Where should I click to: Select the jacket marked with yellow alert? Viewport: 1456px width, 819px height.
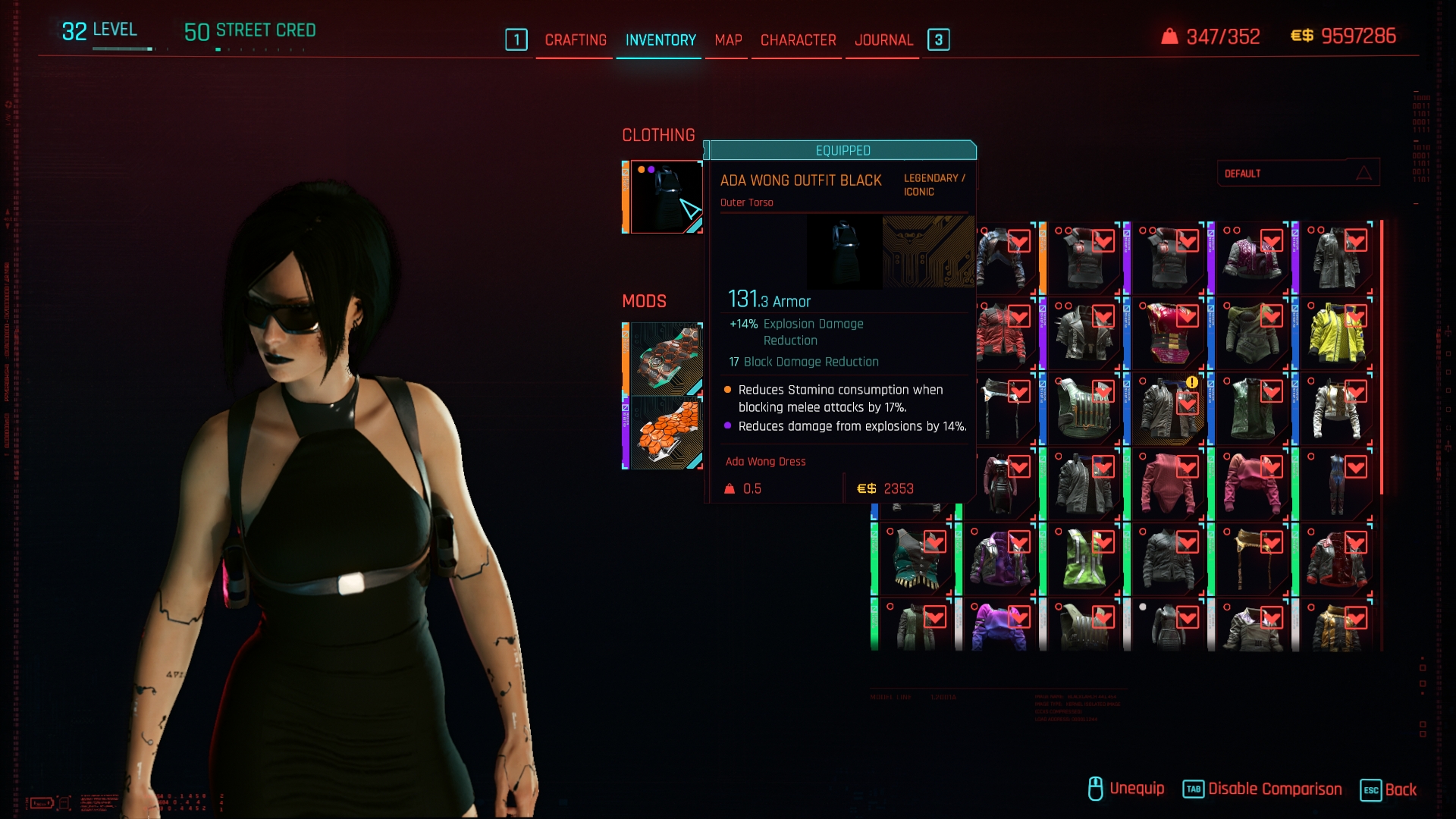click(1168, 409)
